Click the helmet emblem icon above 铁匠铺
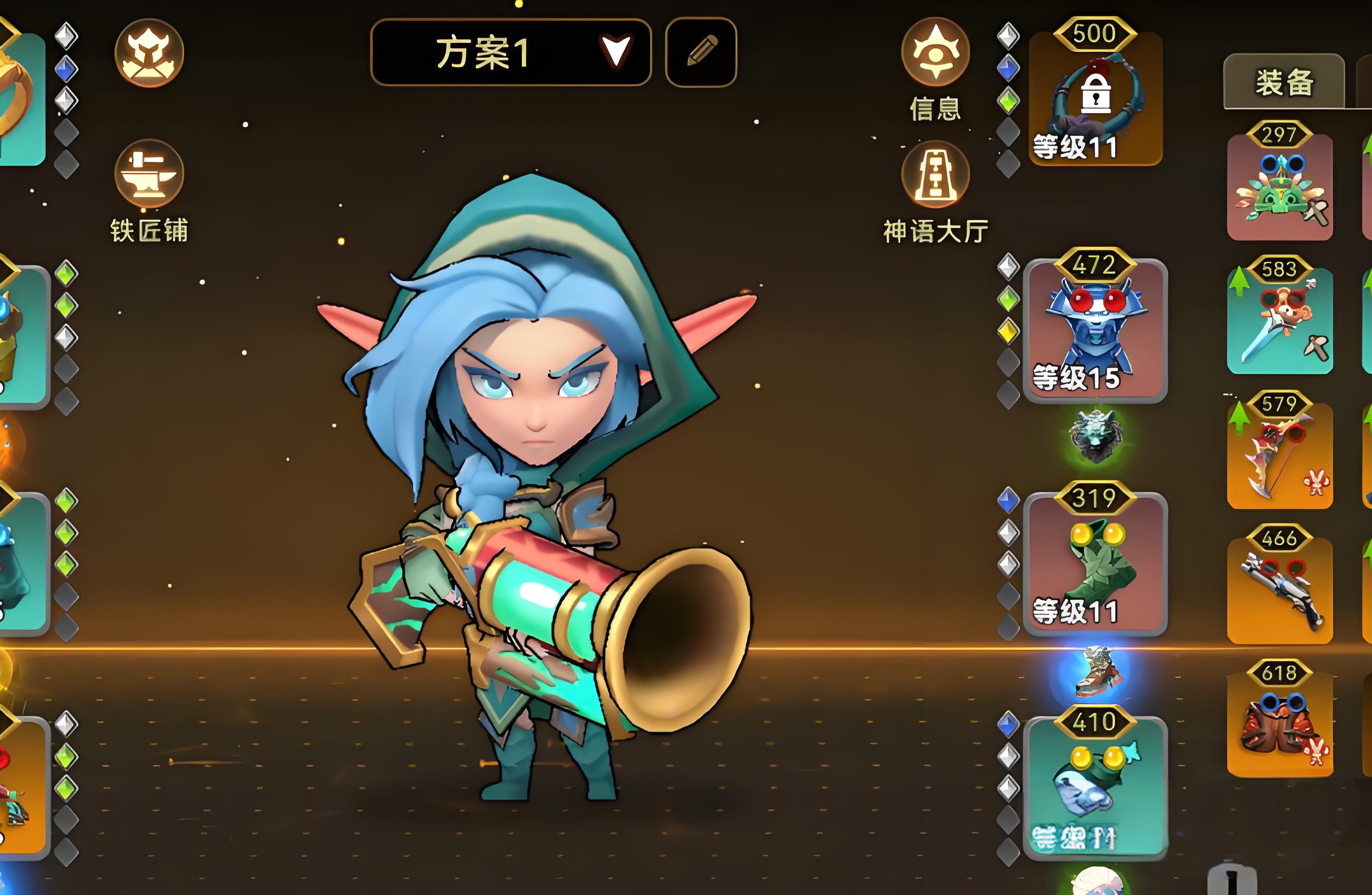 click(149, 53)
